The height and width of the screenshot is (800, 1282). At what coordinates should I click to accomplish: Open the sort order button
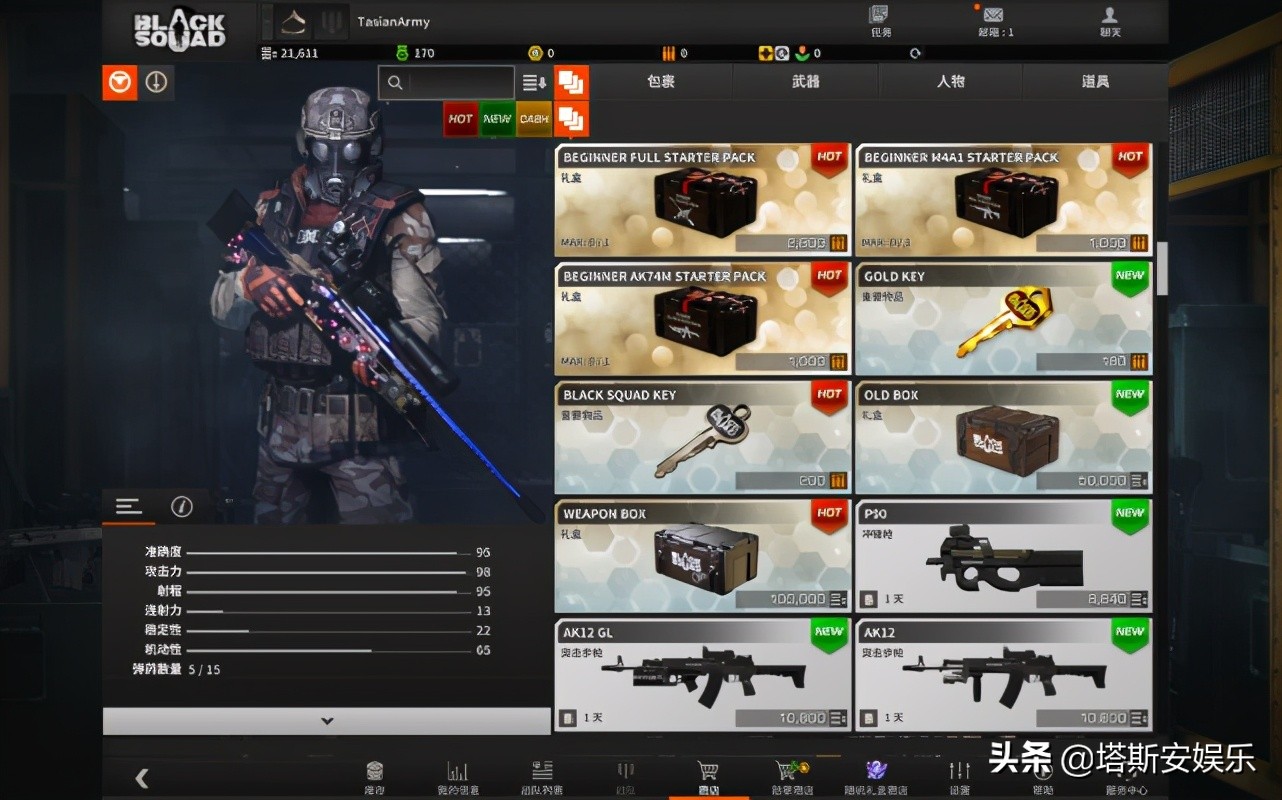(534, 83)
